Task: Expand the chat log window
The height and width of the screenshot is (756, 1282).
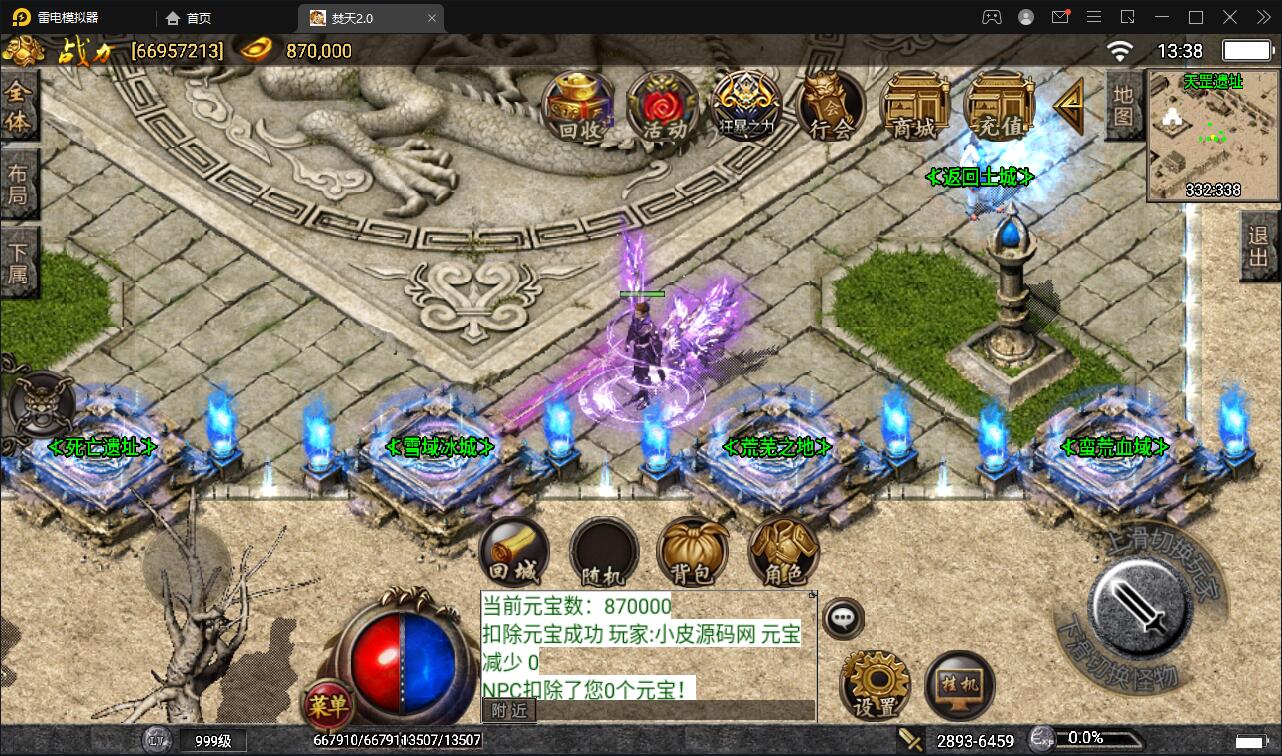Action: [x=813, y=594]
